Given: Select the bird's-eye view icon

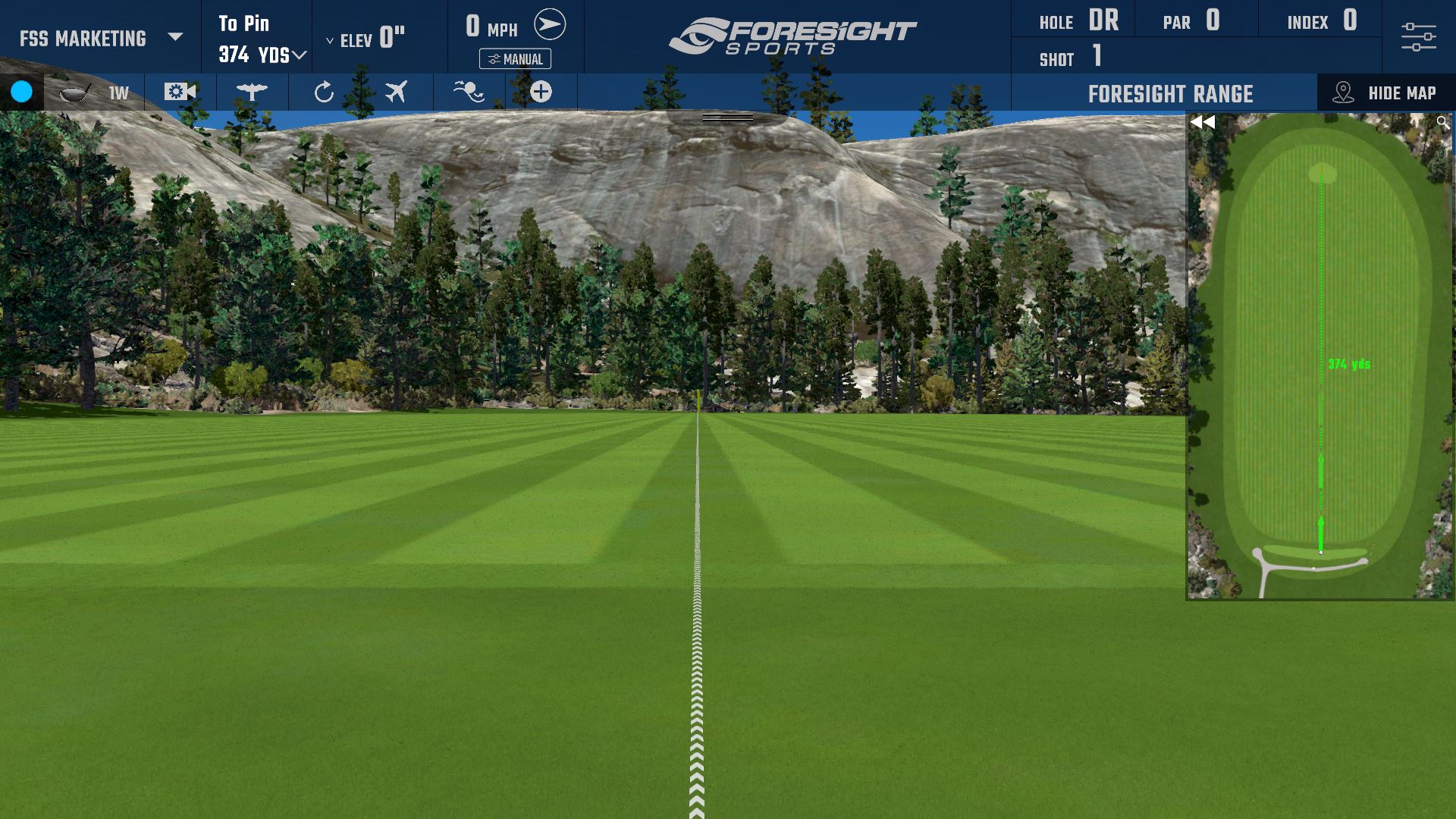Looking at the screenshot, I should [251, 92].
